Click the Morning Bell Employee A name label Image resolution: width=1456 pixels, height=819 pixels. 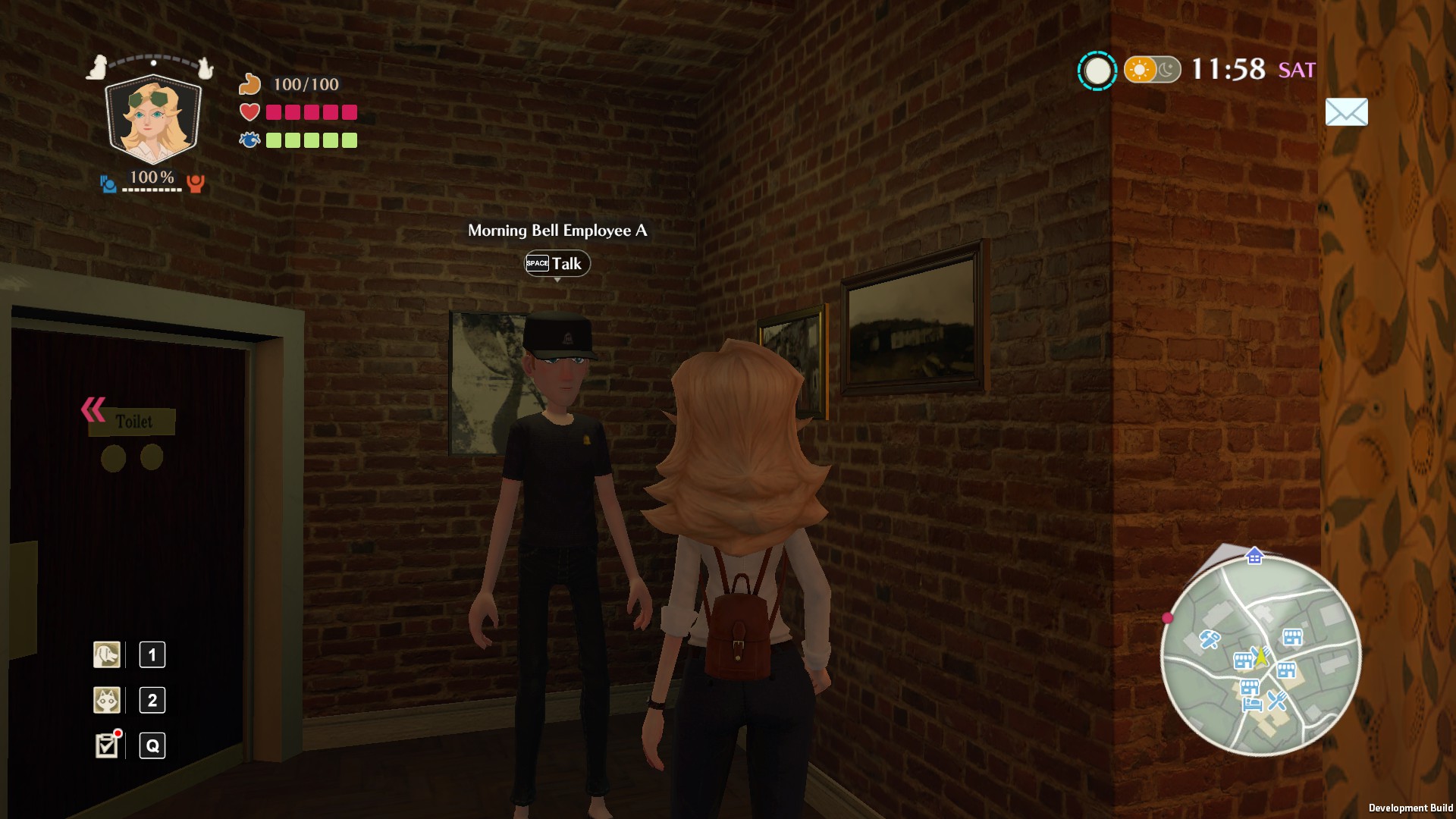click(x=559, y=231)
